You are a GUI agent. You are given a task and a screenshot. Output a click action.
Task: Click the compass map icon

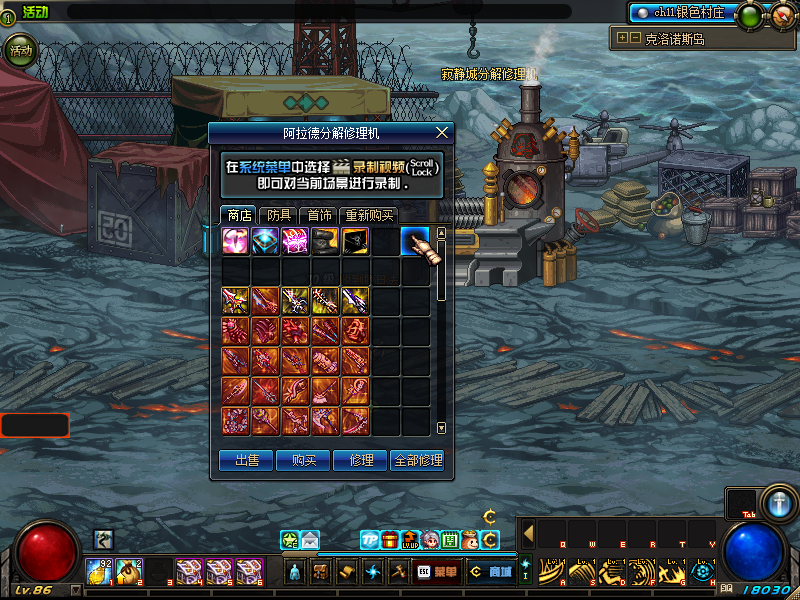pyautogui.click(x=782, y=14)
